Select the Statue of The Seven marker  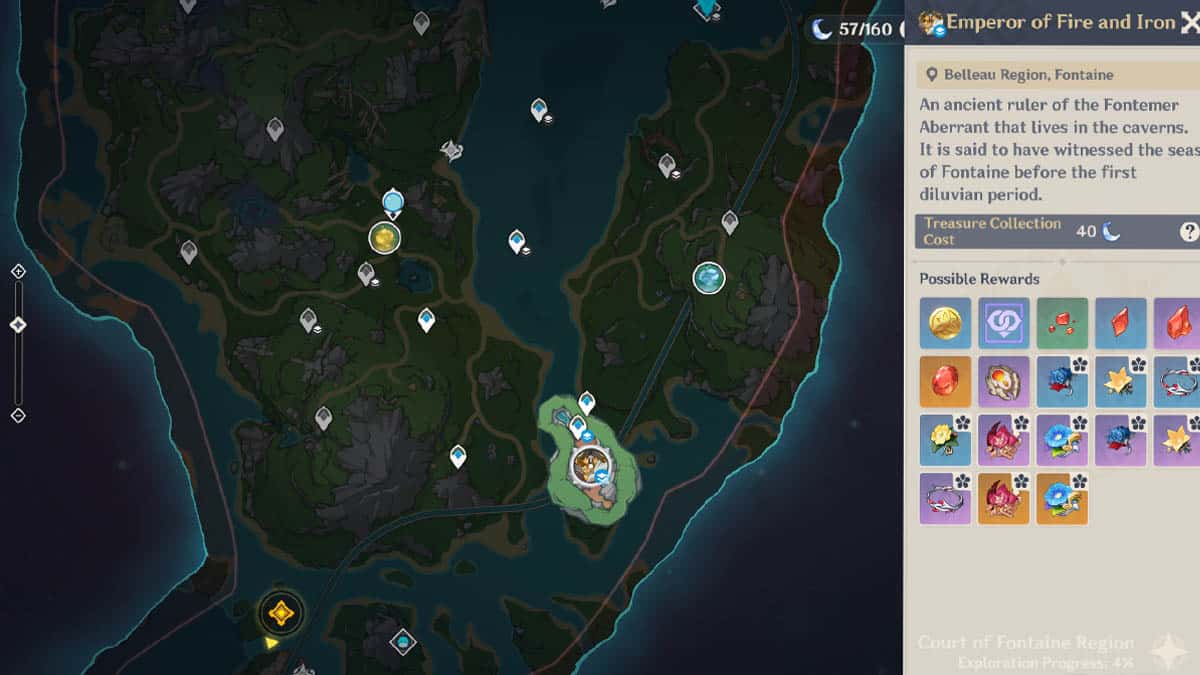pyautogui.click(x=392, y=203)
